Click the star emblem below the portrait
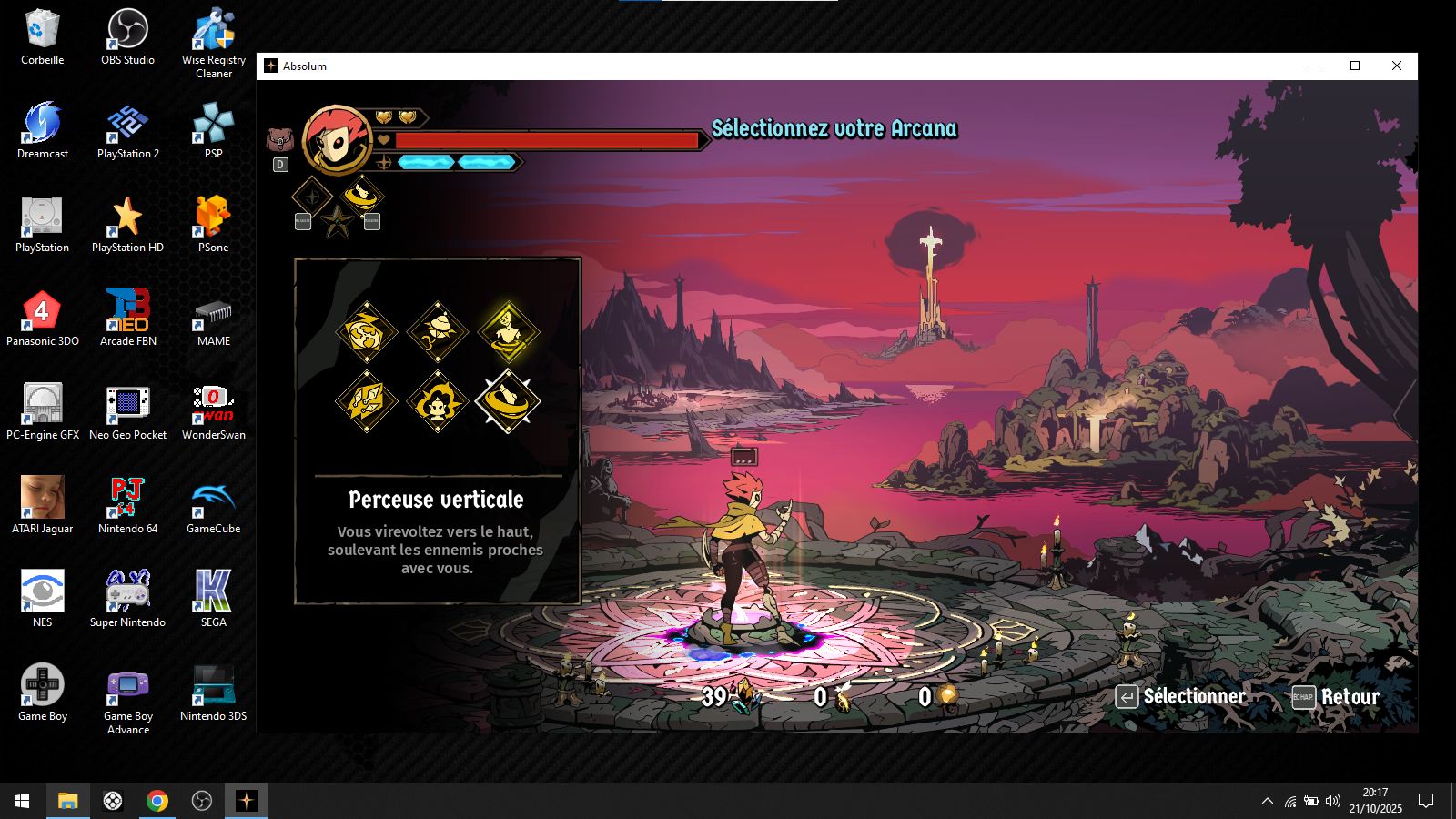This screenshot has width=1456, height=819. [338, 221]
